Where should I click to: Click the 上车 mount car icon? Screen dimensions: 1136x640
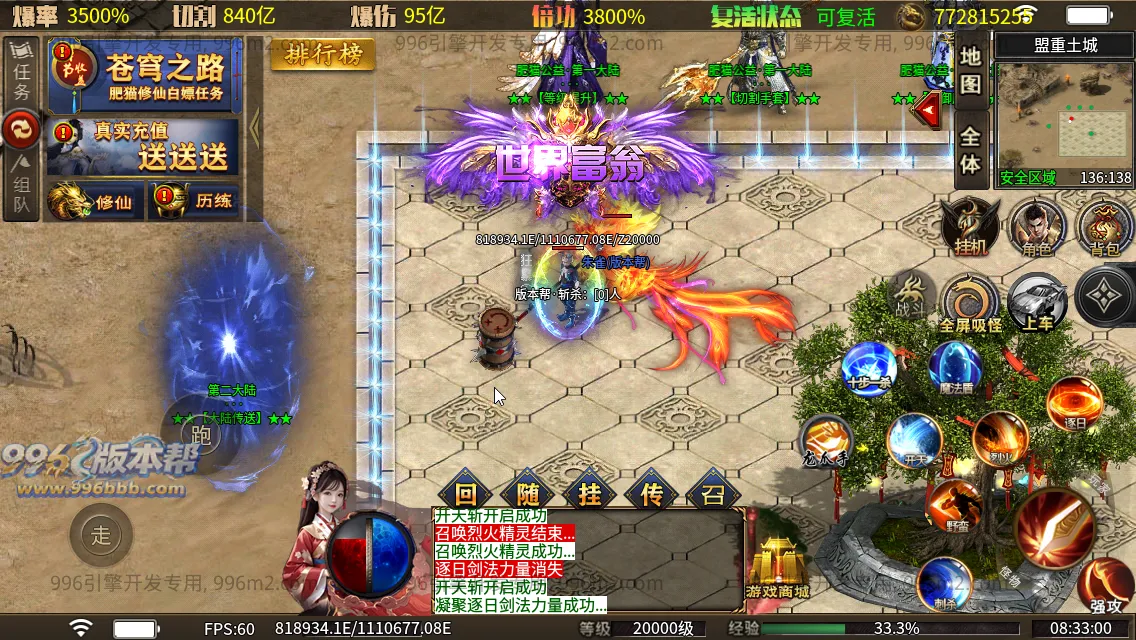[1037, 302]
